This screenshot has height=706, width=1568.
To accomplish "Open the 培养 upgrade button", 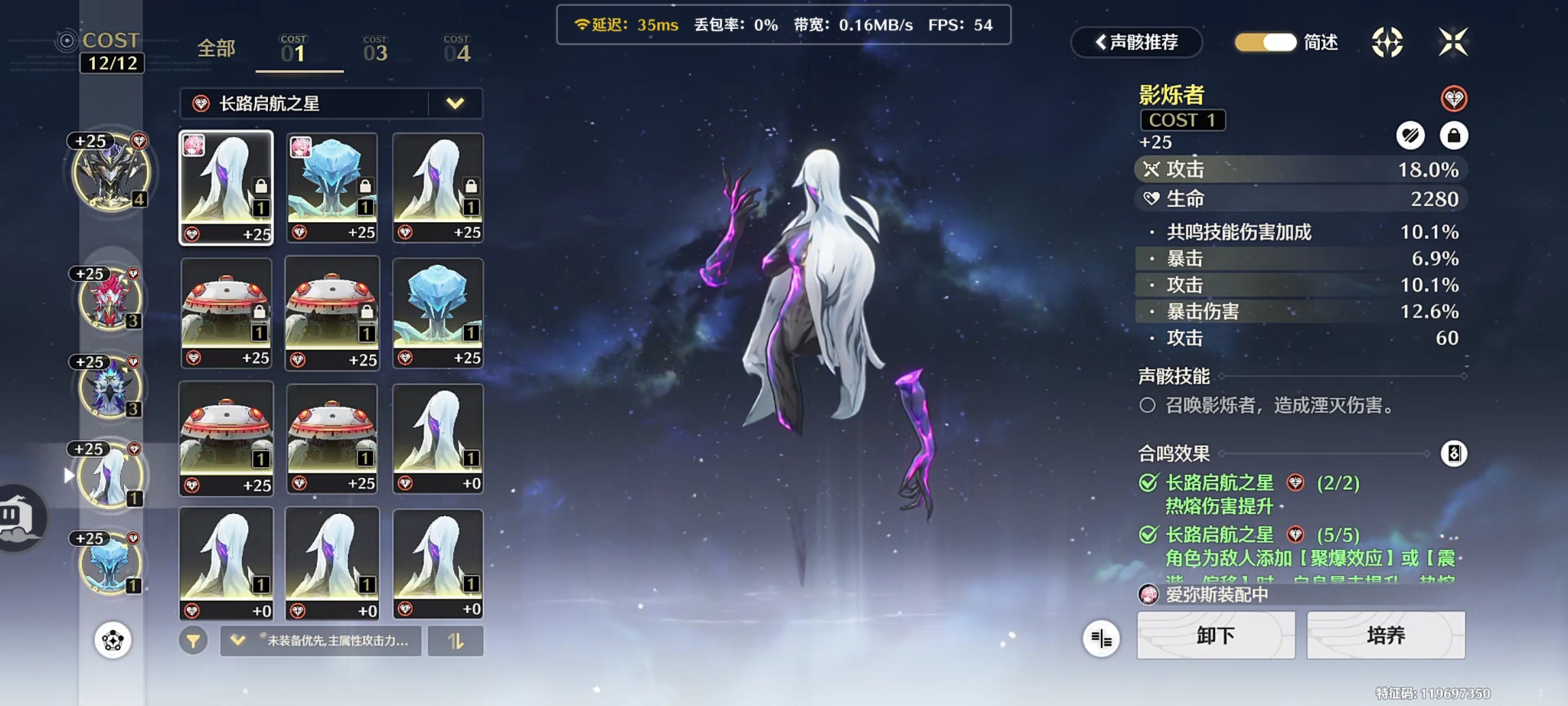I will (1385, 635).
